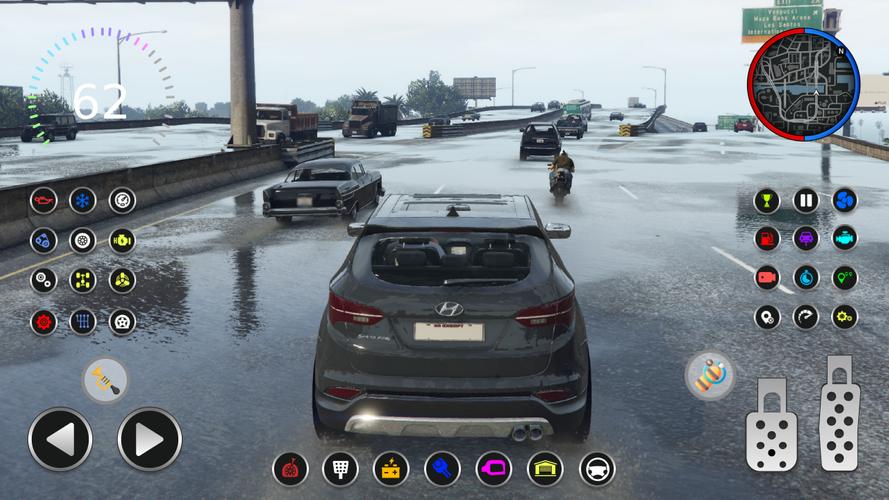889x500 pixels.
Task: Open the circular minimap
Action: [803, 82]
